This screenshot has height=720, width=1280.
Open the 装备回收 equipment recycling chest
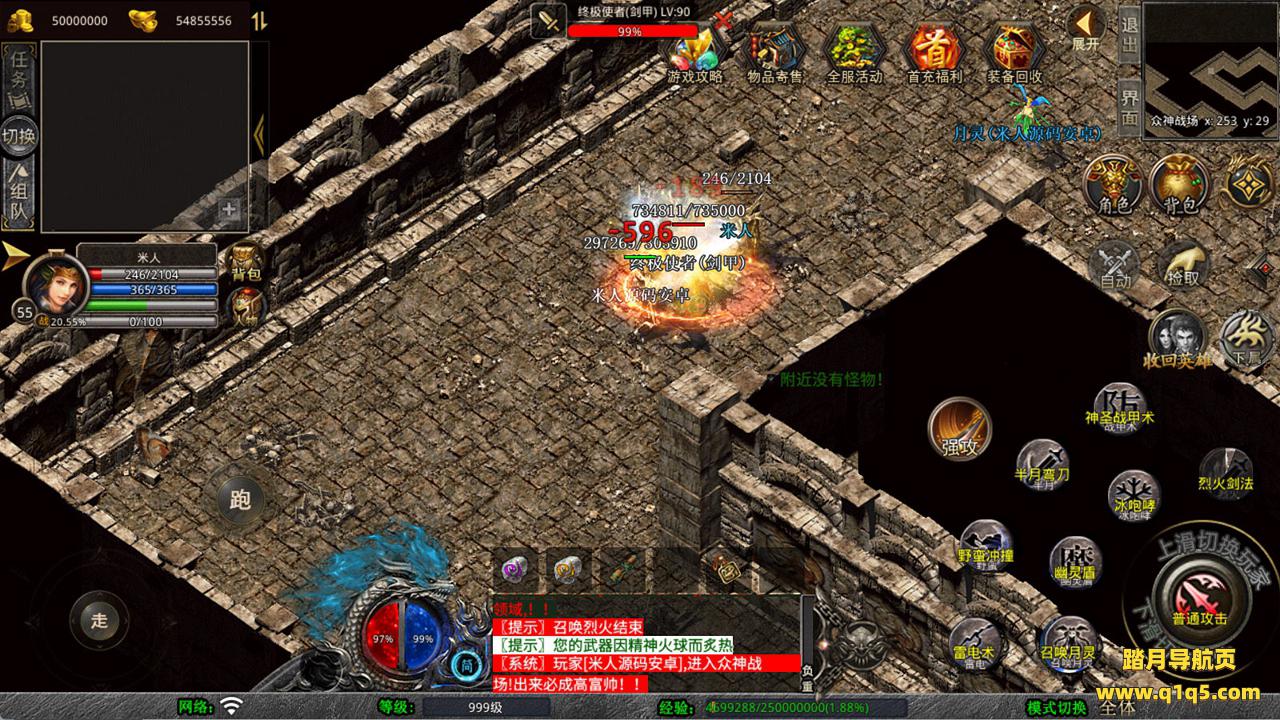coord(1014,50)
